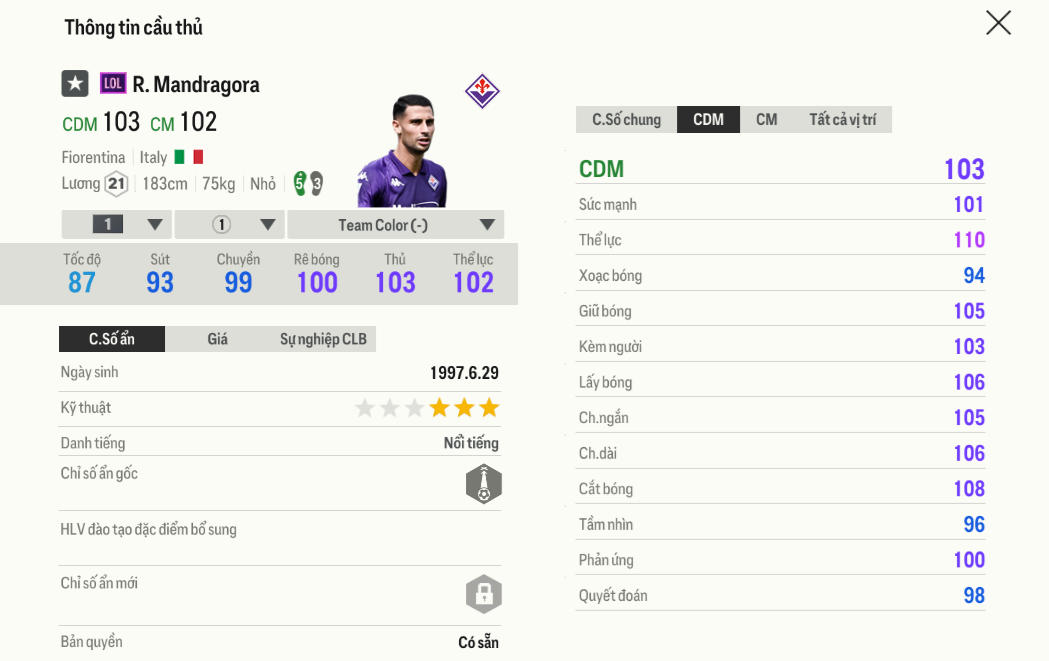This screenshot has height=661, width=1049.
Task: Show the CM position stats
Action: pos(766,120)
